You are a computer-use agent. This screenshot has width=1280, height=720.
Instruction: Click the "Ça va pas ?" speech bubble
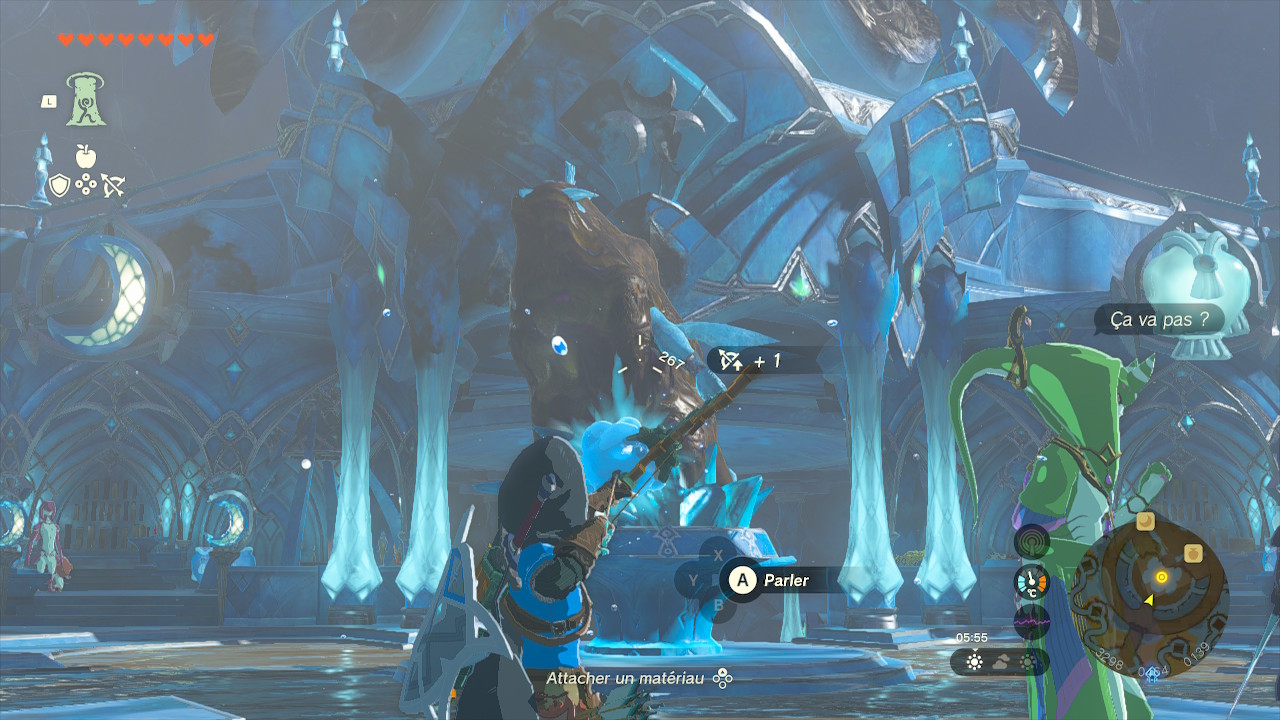[1159, 320]
